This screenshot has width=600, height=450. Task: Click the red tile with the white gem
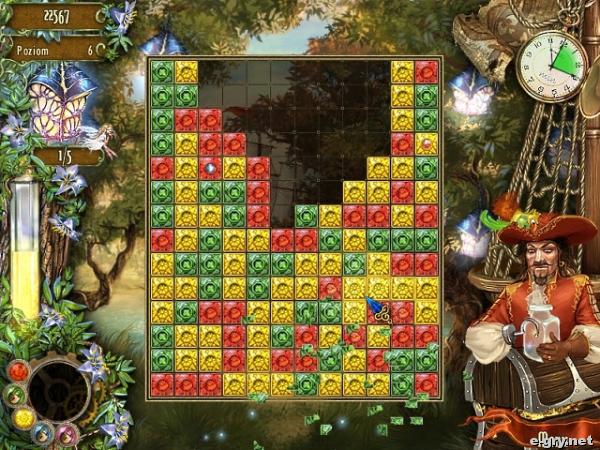(210, 167)
